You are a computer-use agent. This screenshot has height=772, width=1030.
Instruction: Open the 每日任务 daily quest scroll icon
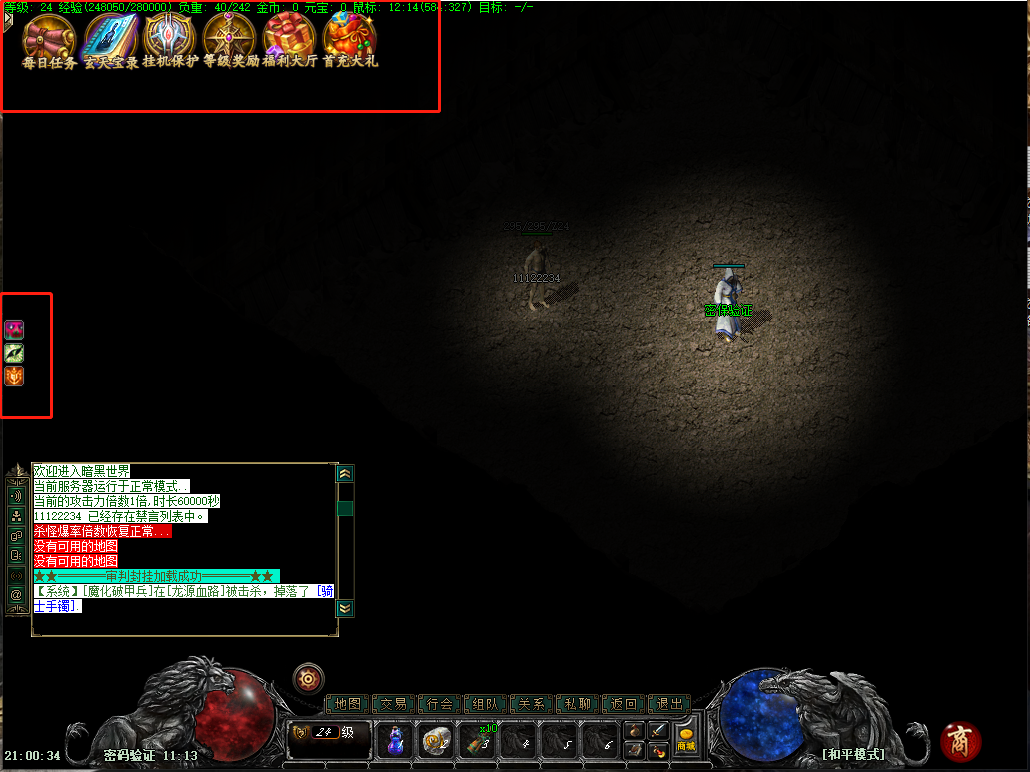click(49, 38)
